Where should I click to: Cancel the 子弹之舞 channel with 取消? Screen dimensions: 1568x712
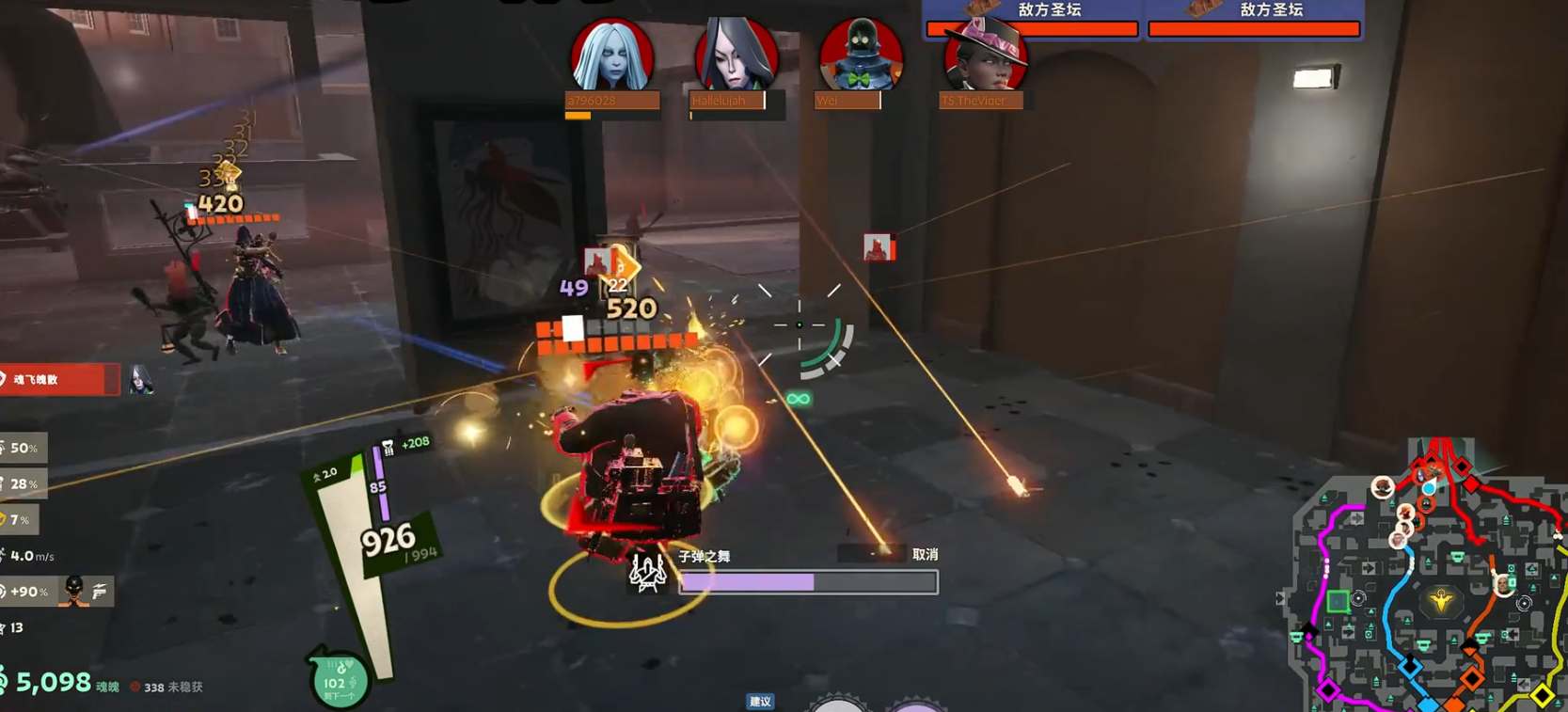[x=925, y=554]
